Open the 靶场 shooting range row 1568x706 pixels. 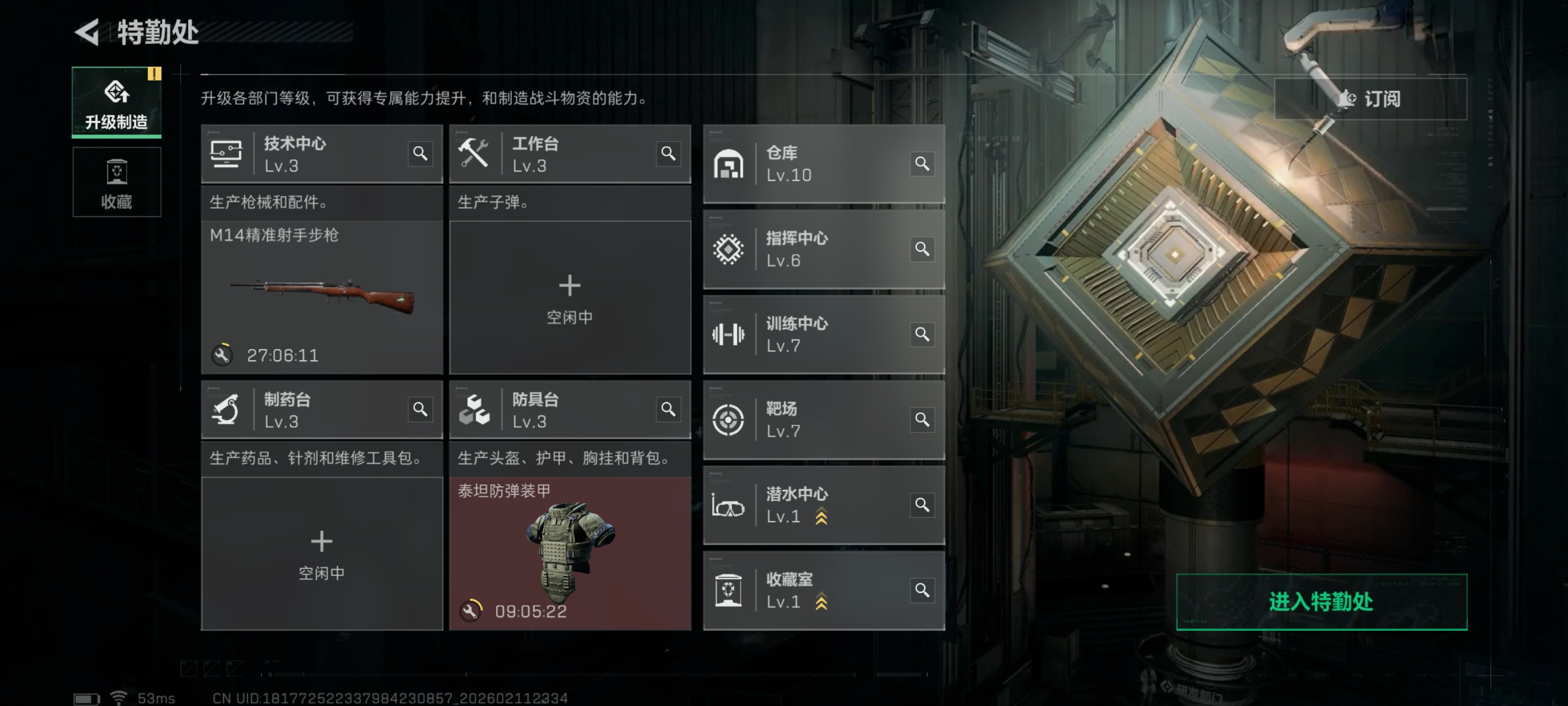pos(810,419)
